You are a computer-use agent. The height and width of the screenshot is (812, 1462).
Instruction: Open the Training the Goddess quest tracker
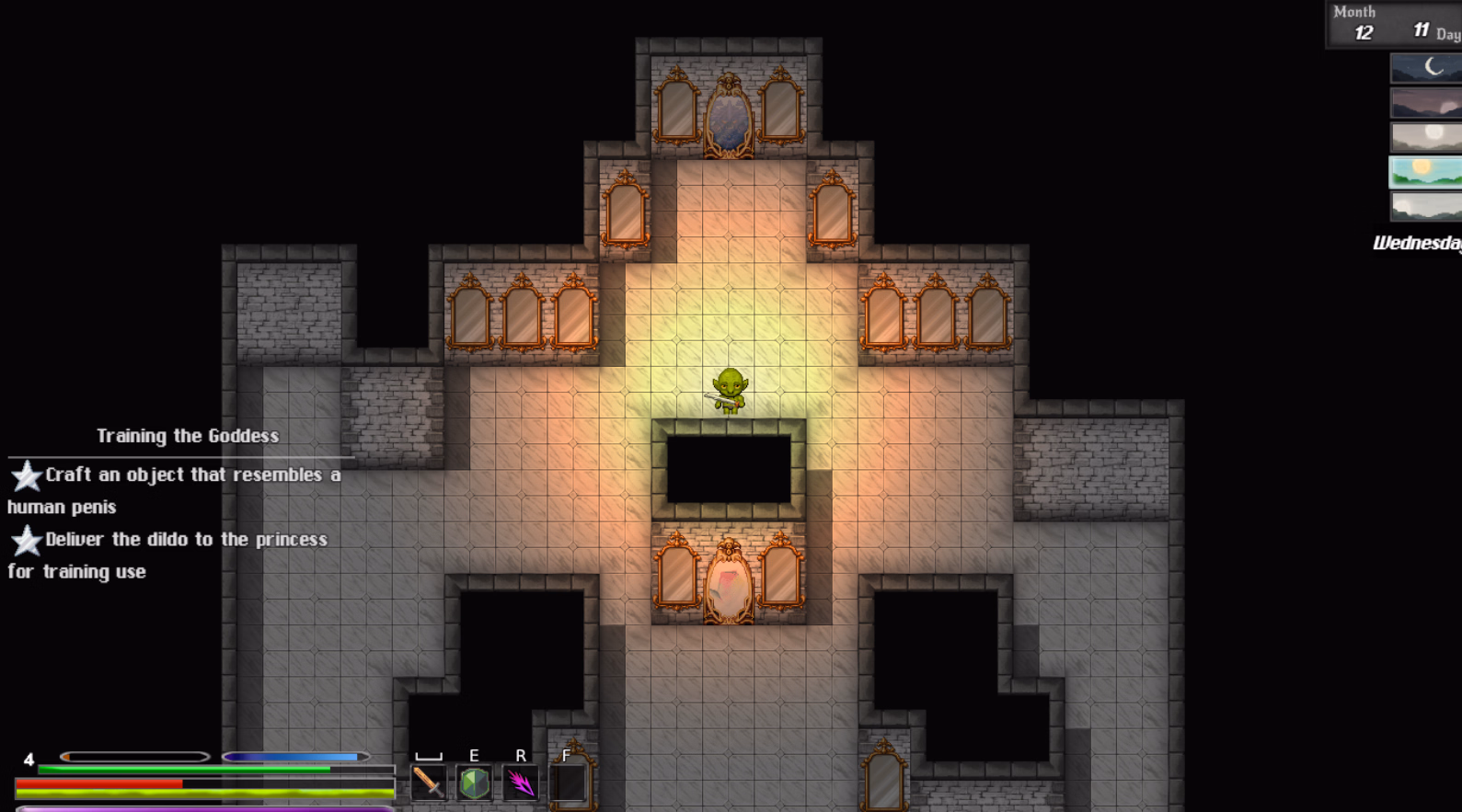pyautogui.click(x=188, y=436)
